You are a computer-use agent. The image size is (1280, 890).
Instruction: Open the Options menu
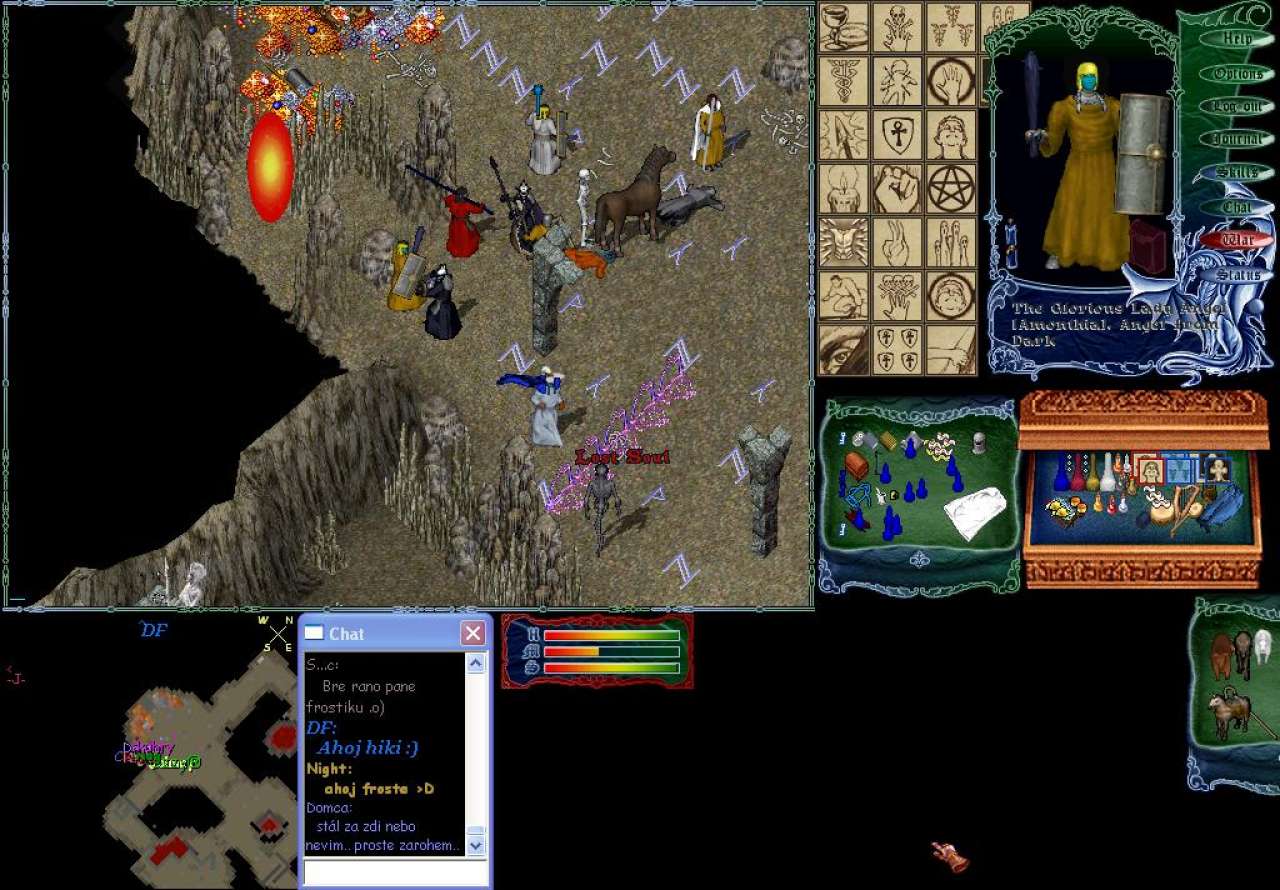[x=1238, y=73]
